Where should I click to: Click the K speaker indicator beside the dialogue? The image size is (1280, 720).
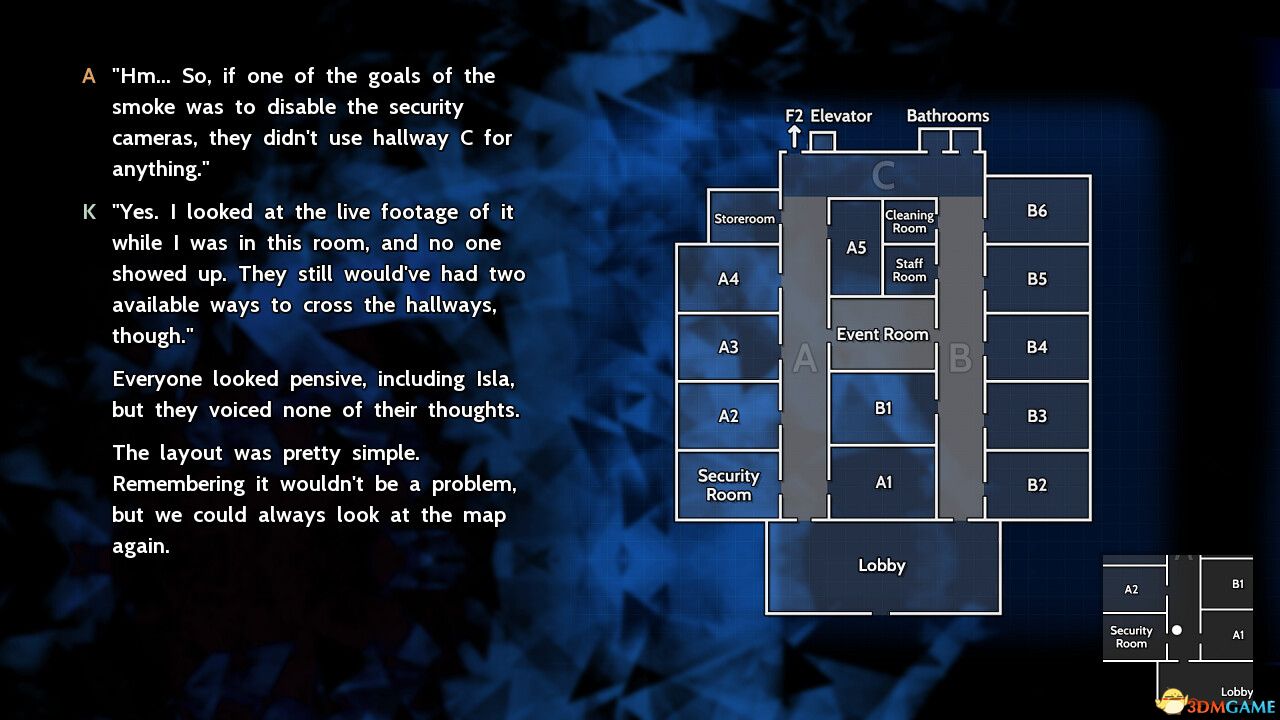[x=88, y=211]
